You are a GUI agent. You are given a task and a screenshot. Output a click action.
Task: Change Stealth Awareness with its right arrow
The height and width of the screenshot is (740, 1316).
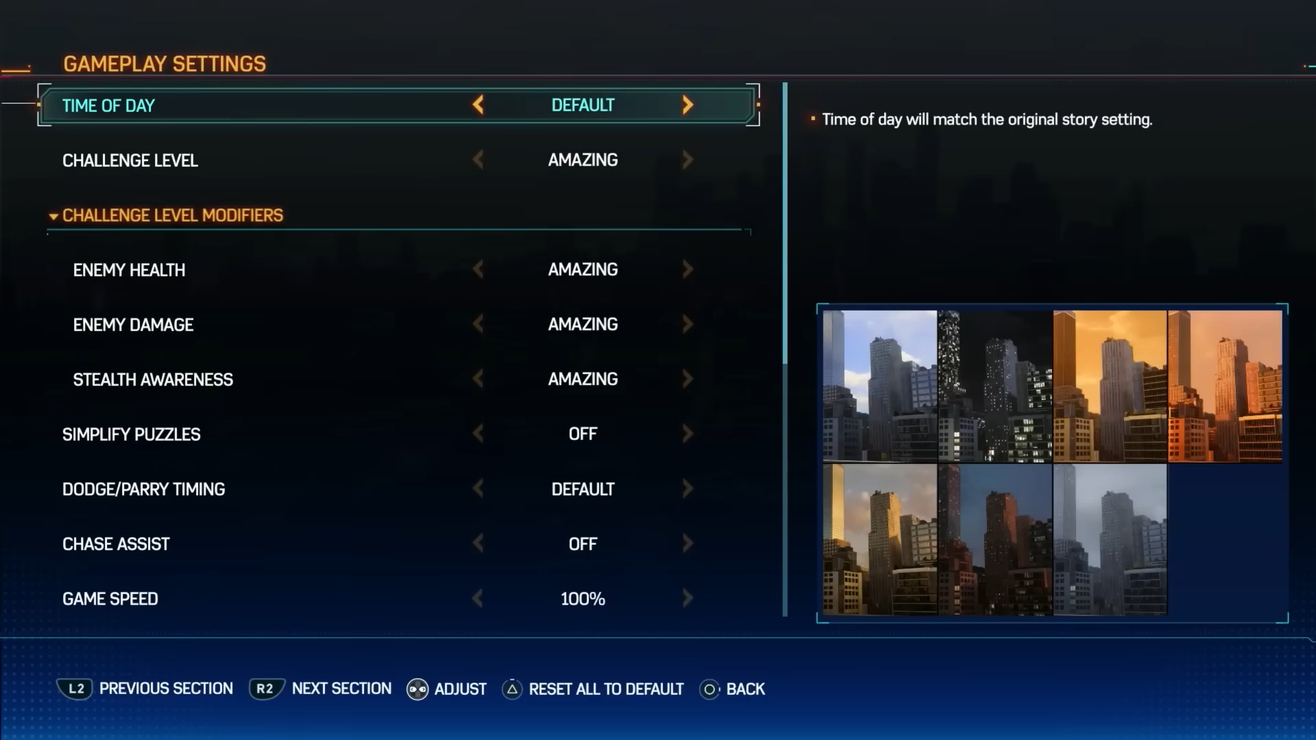tap(687, 380)
